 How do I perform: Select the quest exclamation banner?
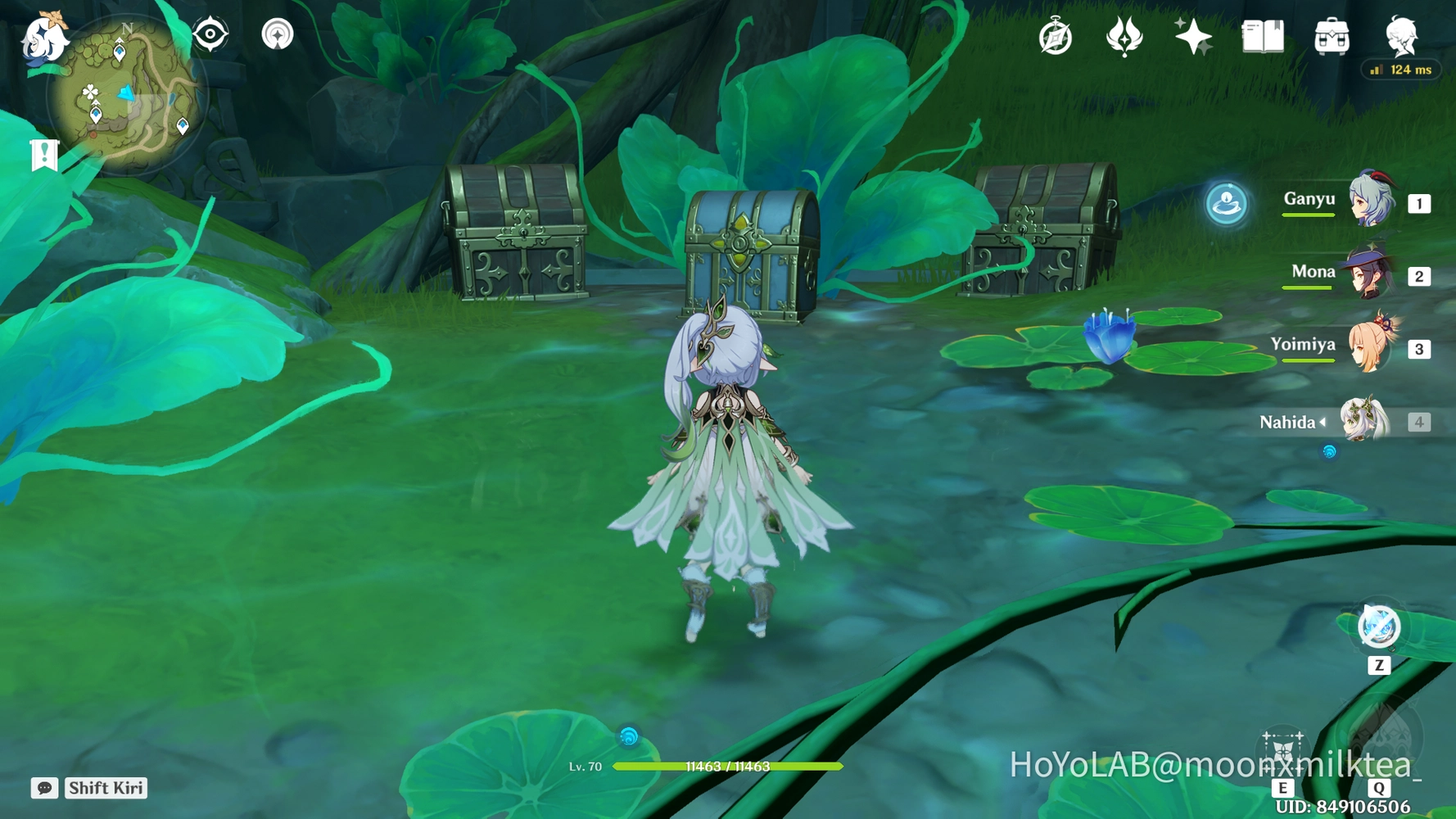pos(43,154)
